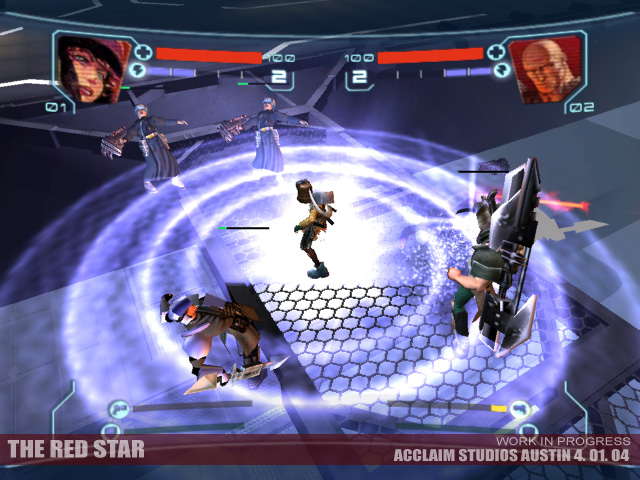Click player two's lightning energy icon
Image resolution: width=640 pixels, height=480 pixels.
[x=499, y=72]
